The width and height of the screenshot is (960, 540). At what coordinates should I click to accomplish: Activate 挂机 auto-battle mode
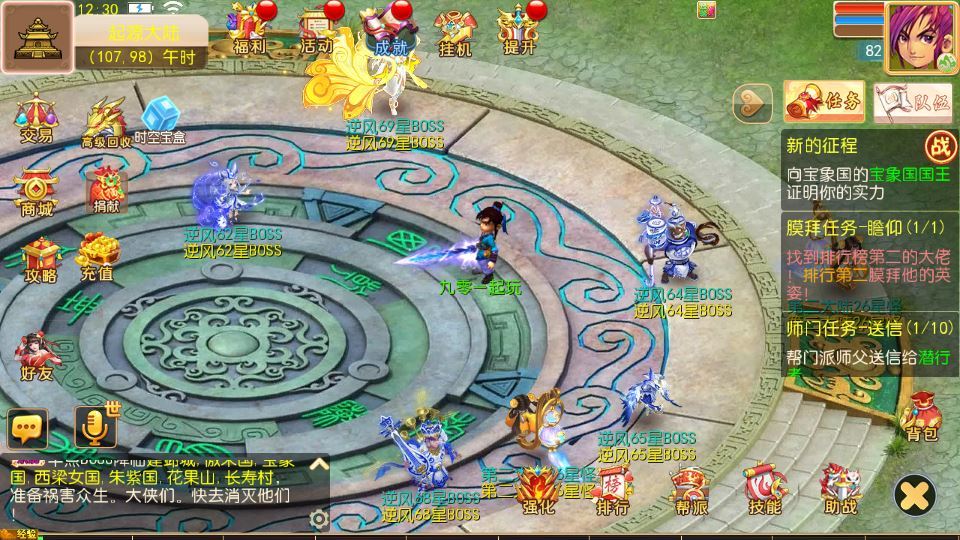point(455,30)
